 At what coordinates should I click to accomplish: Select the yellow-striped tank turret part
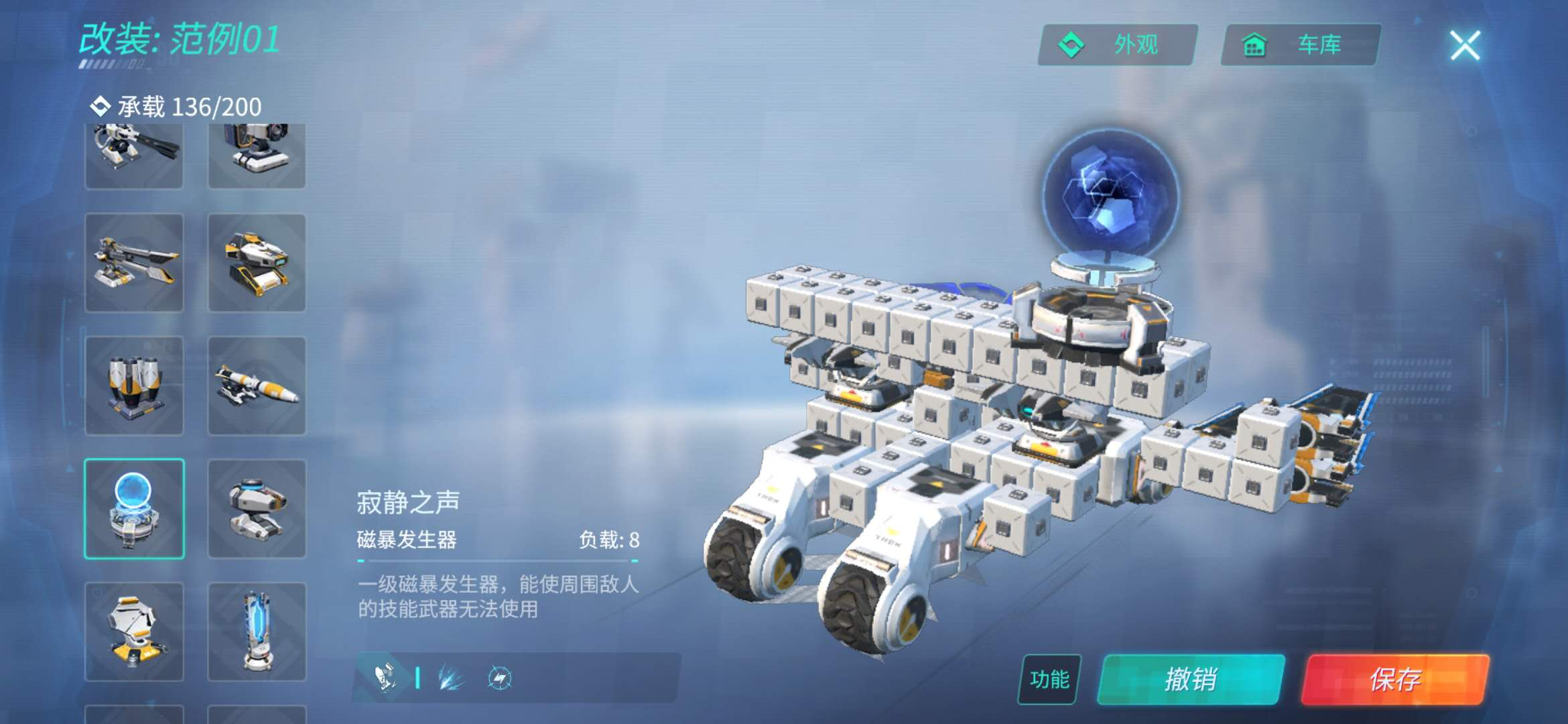257,263
